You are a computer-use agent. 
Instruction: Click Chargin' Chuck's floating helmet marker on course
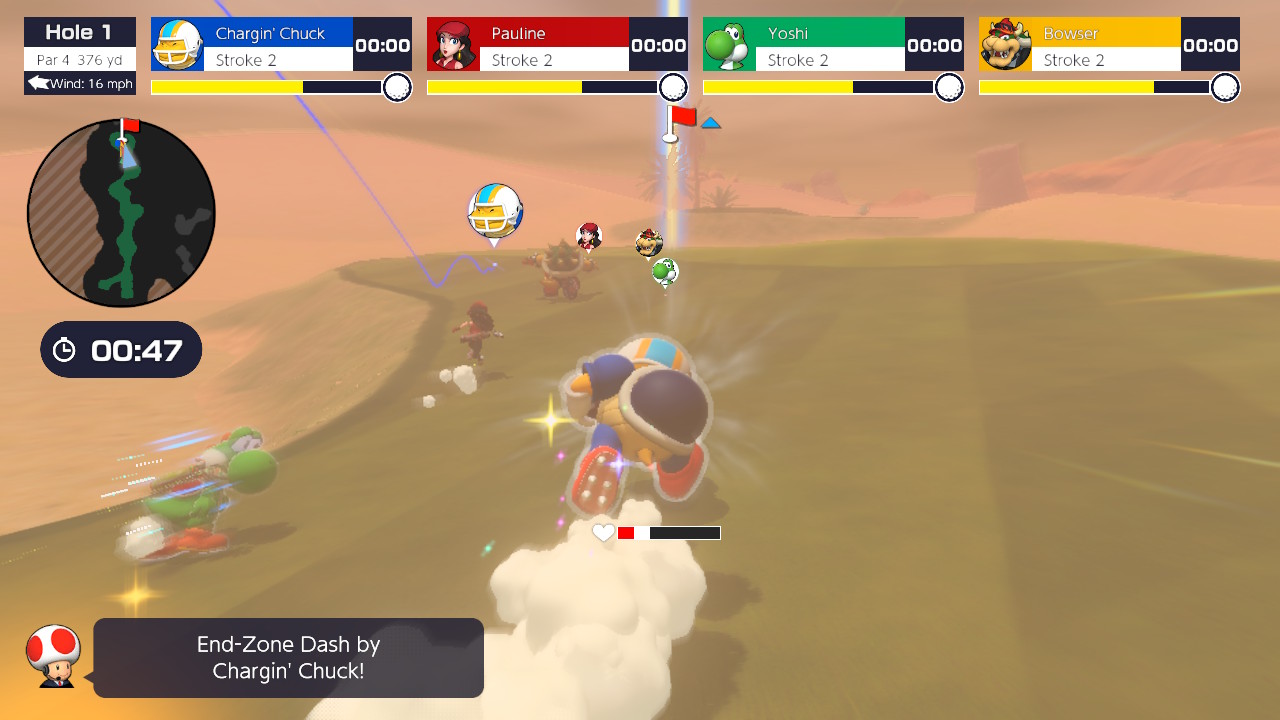tap(495, 210)
